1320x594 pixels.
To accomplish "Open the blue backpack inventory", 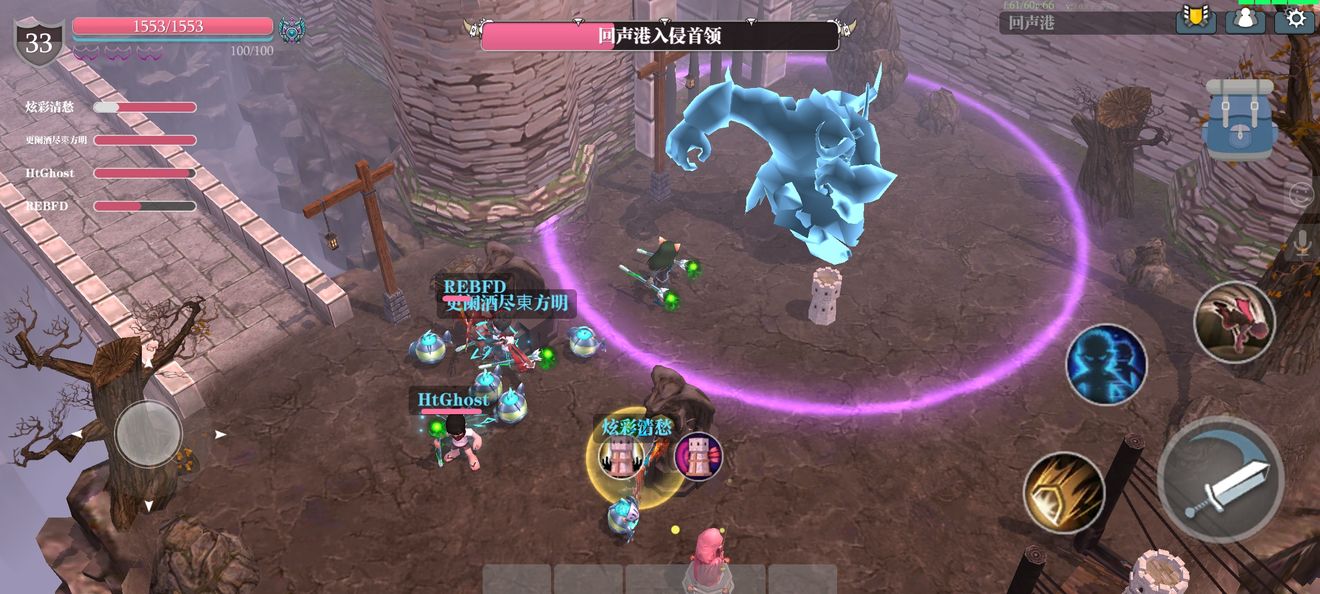I will (x=1240, y=119).
